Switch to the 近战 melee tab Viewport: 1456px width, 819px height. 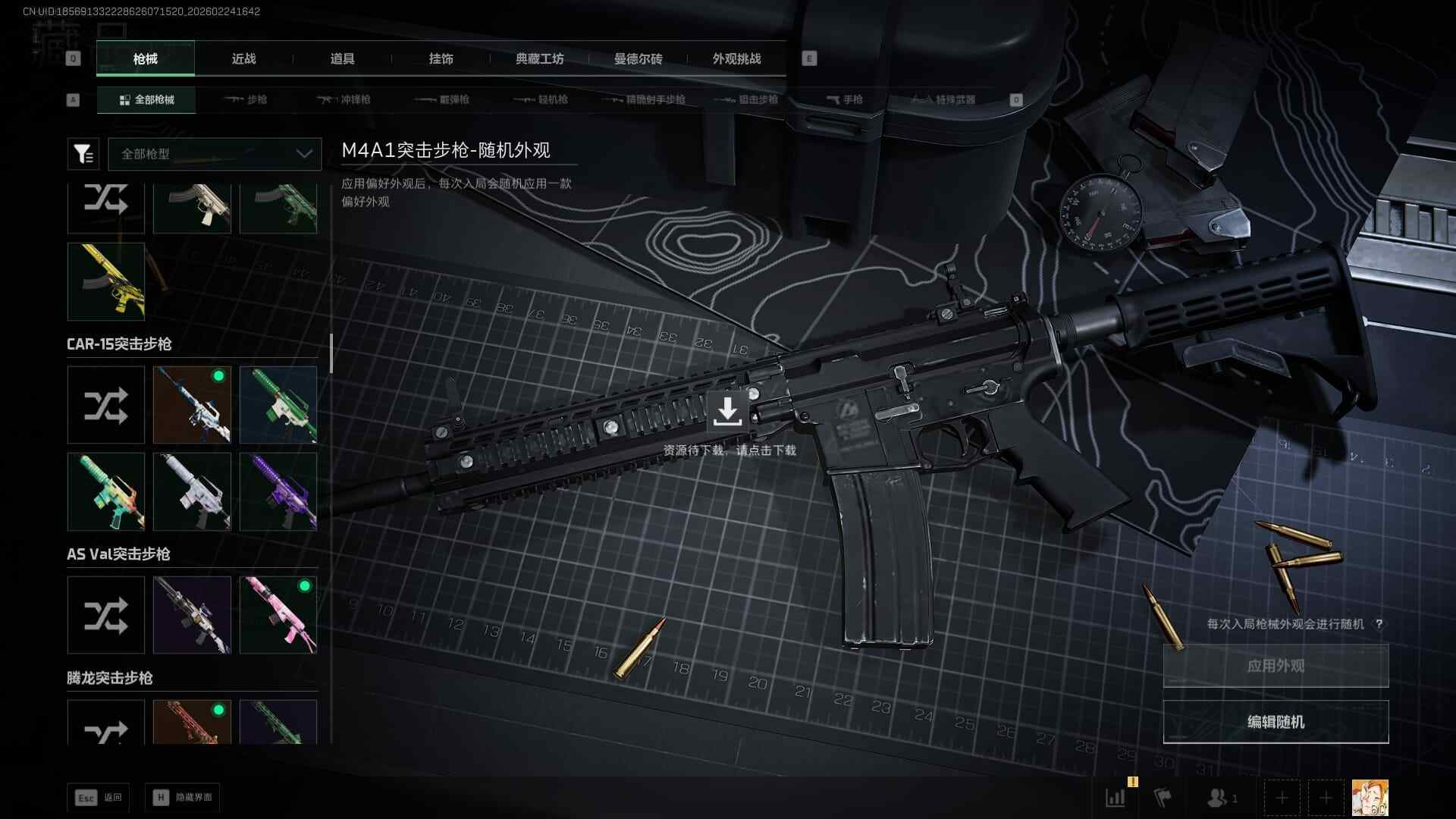[243, 59]
